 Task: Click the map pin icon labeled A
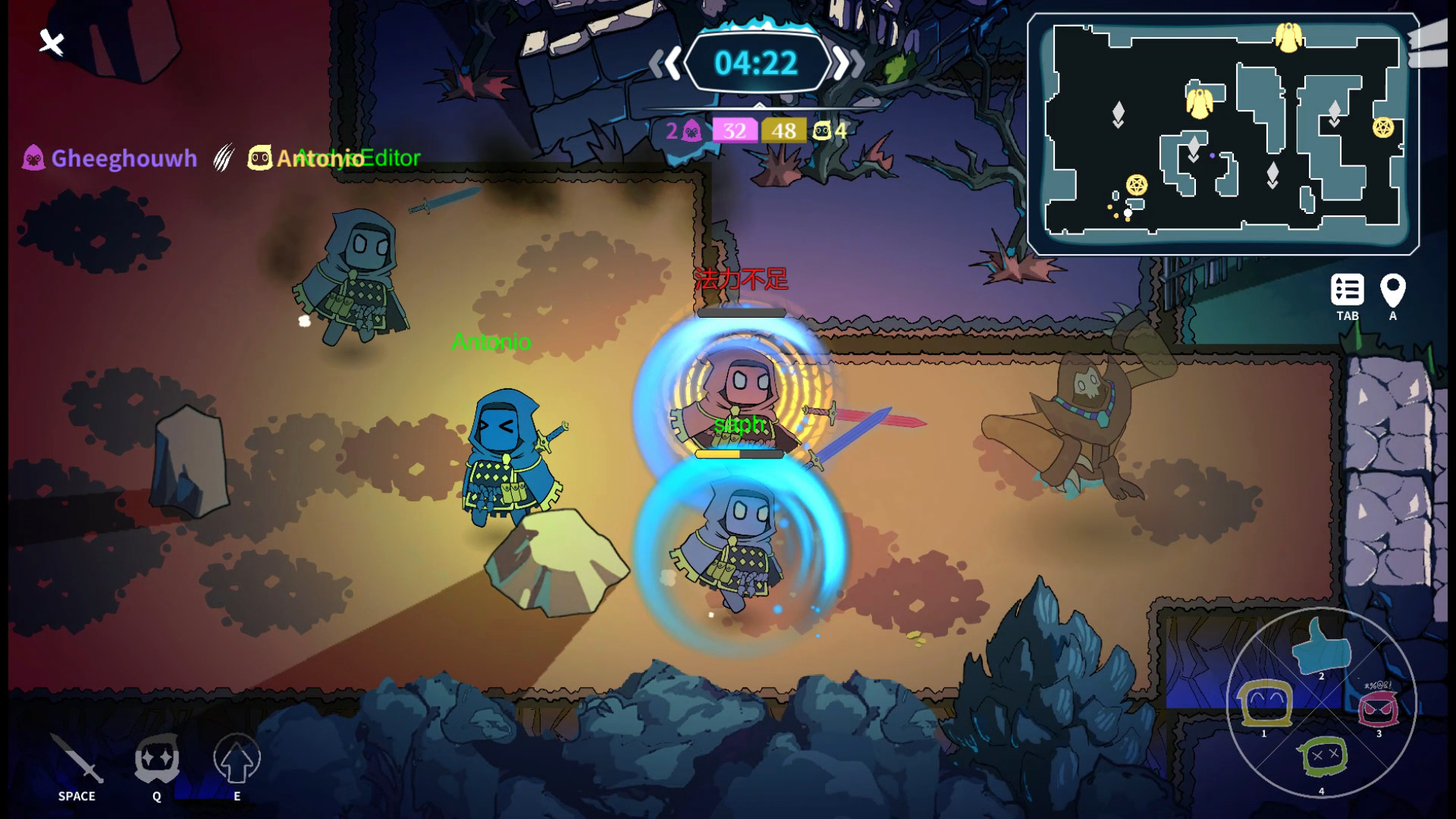point(1392,290)
